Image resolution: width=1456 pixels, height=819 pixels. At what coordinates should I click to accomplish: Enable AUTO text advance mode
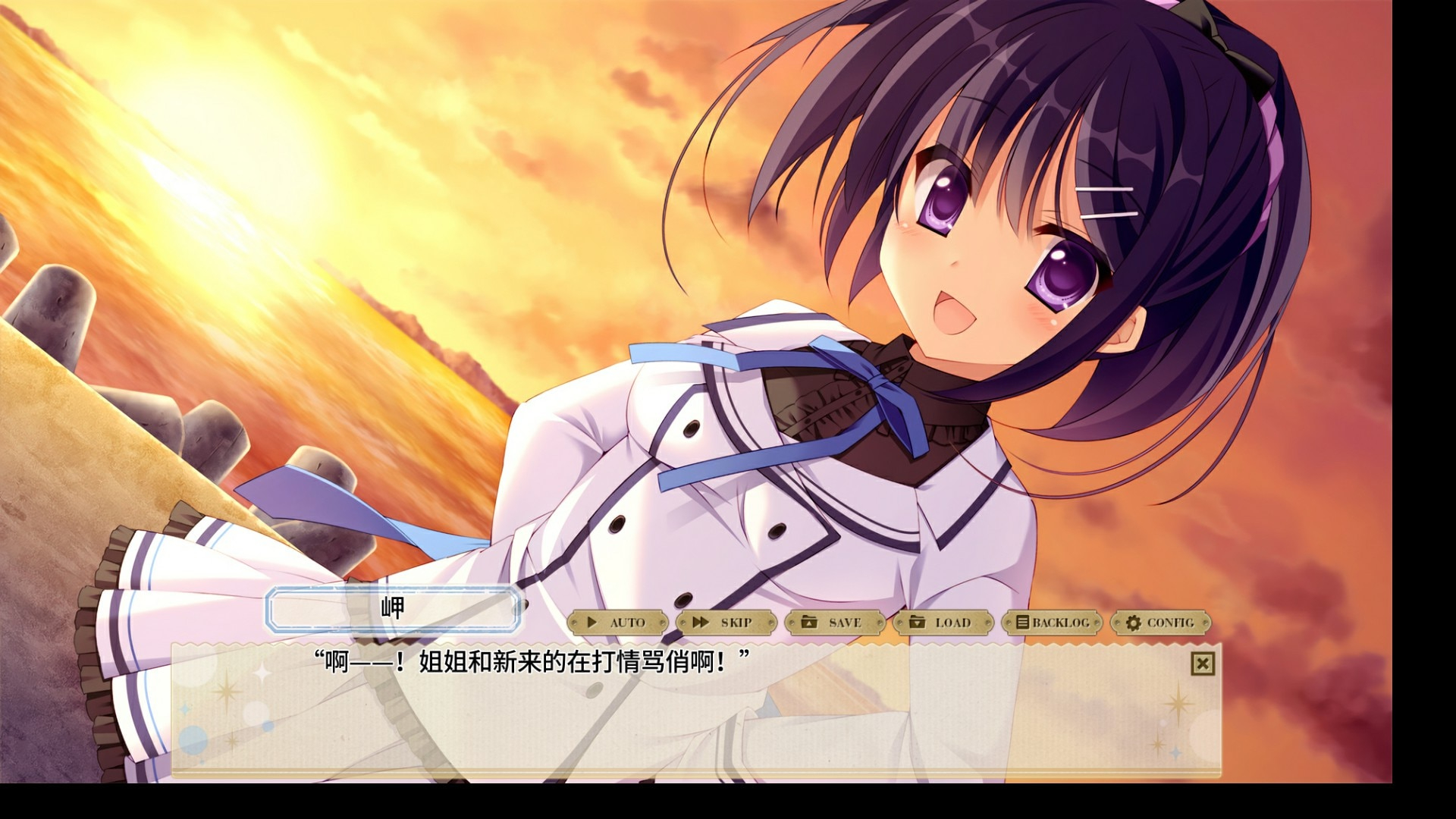[x=617, y=623]
